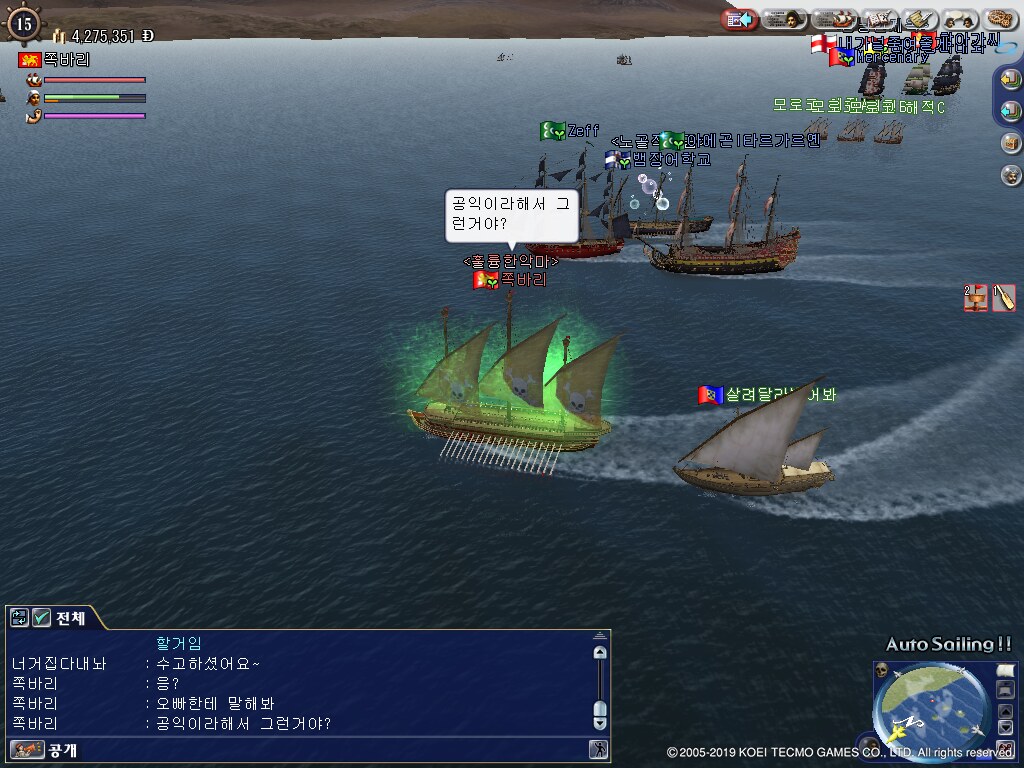Click the bearded sailor face icon
1024x768 pixels.
click(x=1010, y=175)
